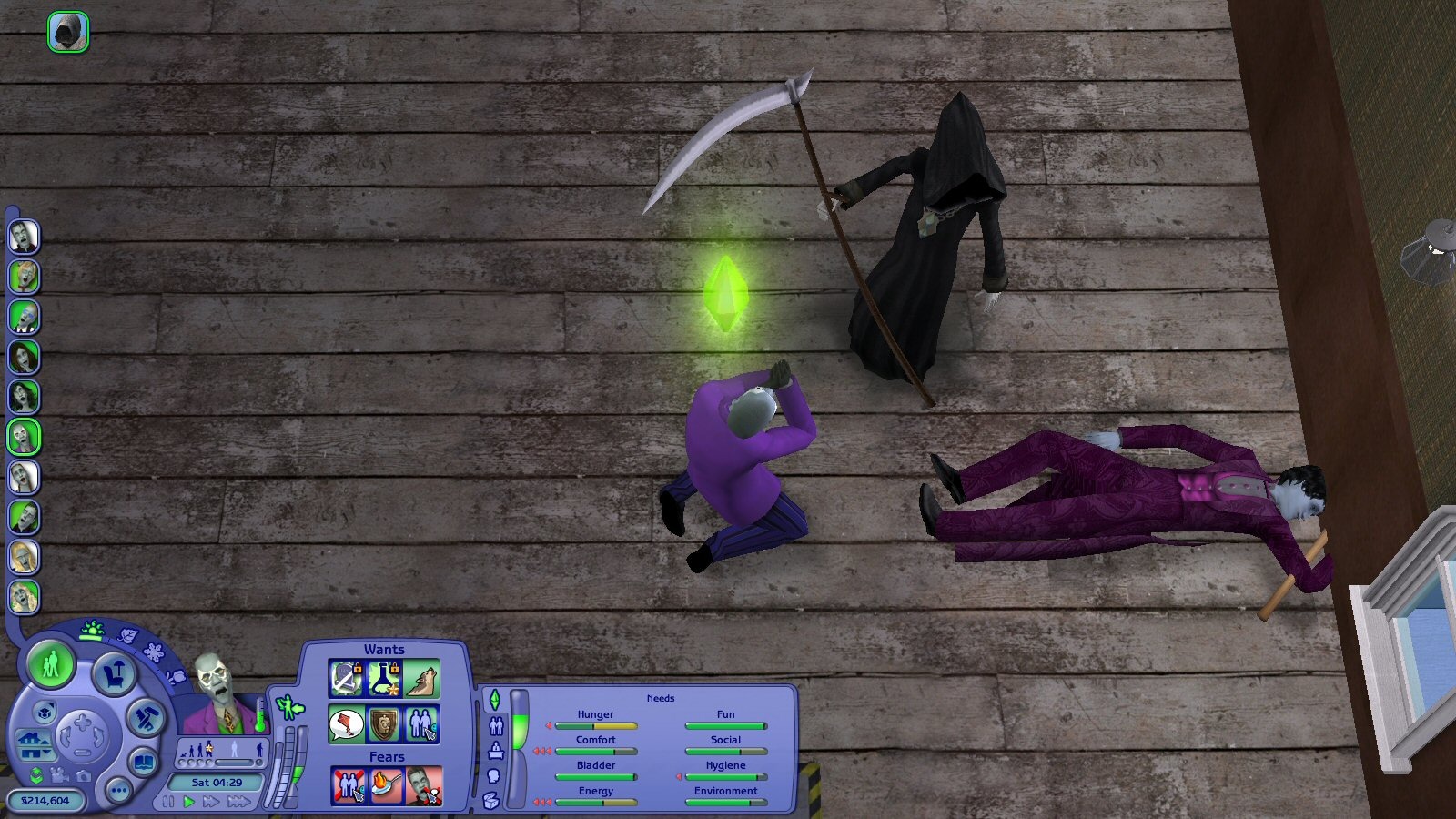The image size is (1456, 819).
Task: Toggle the autumn leaf season icon
Action: 127,634
